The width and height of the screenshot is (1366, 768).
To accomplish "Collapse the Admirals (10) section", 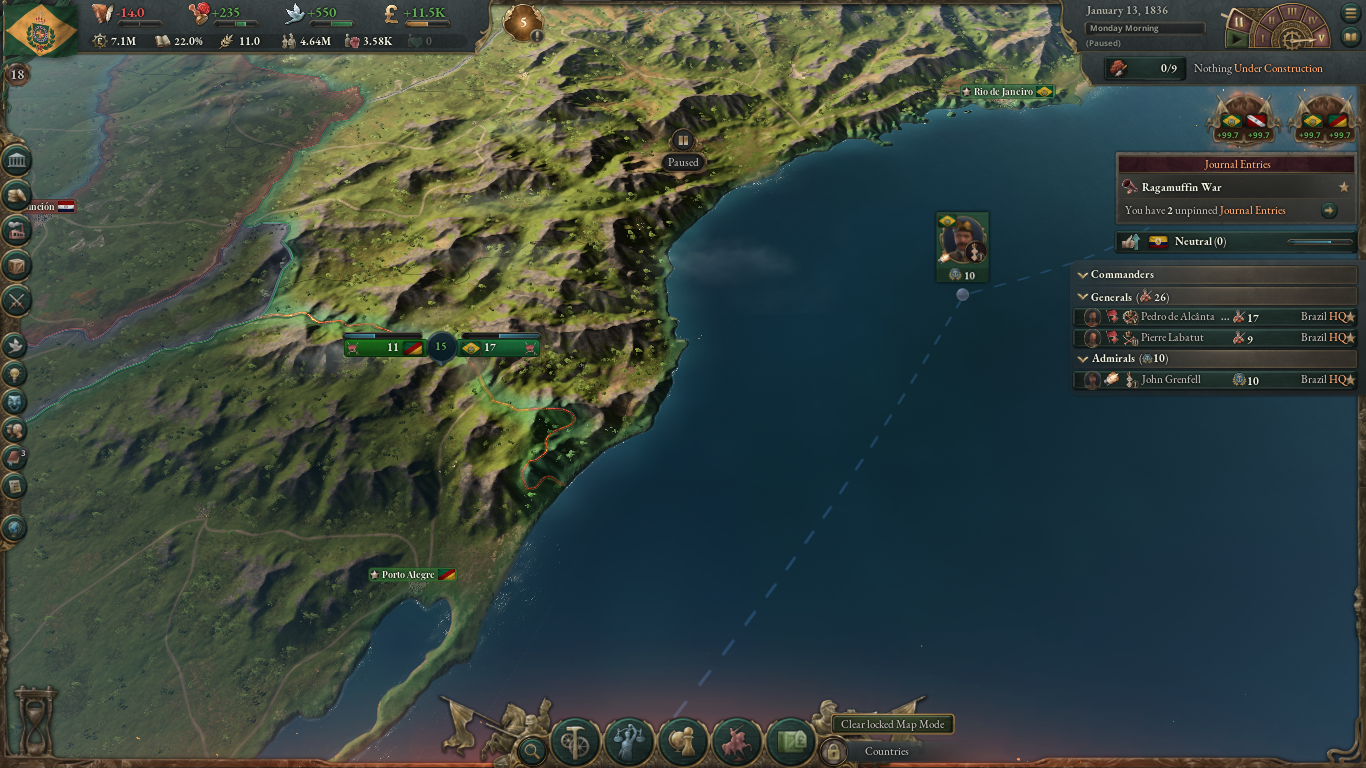I will pyautogui.click(x=1084, y=358).
